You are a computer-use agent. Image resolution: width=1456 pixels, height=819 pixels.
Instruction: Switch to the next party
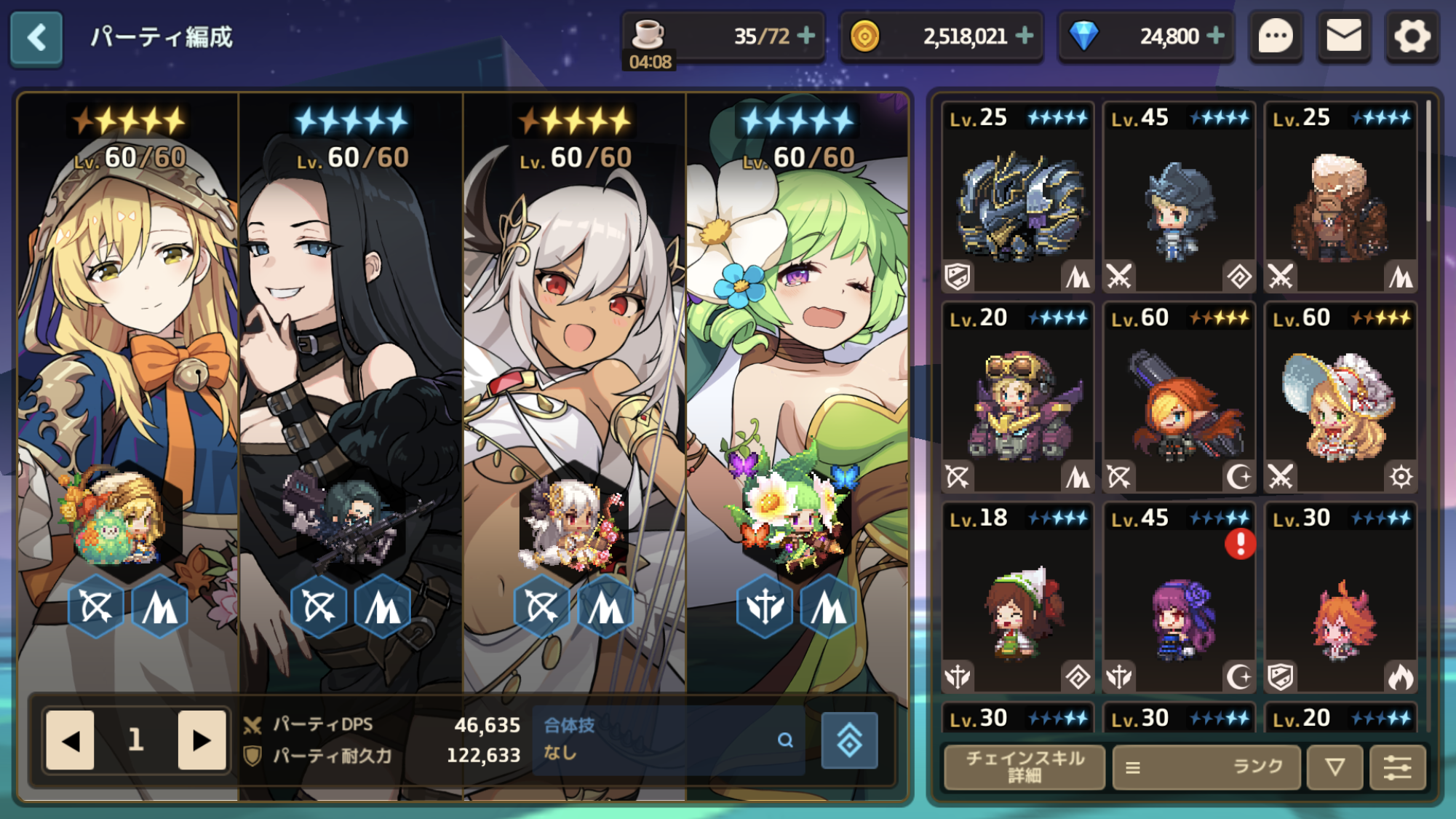[201, 740]
